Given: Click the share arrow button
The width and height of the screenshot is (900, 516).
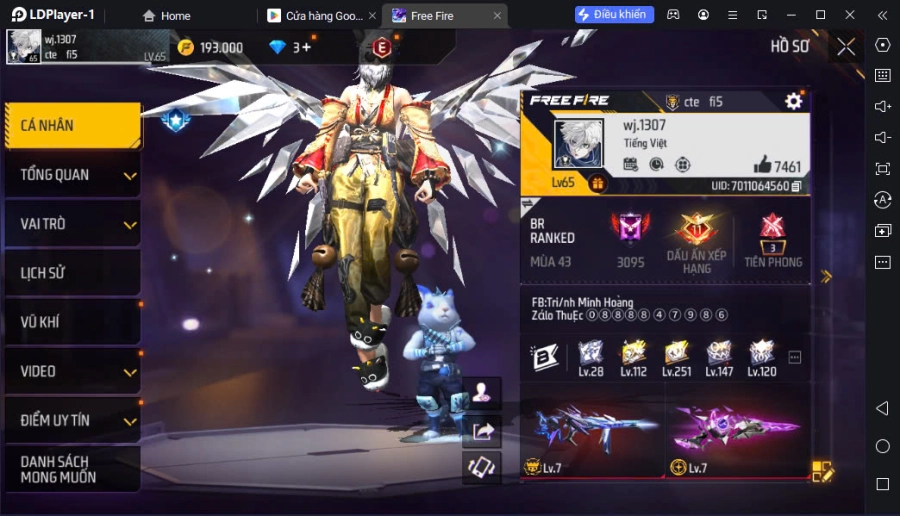Looking at the screenshot, I should [483, 431].
